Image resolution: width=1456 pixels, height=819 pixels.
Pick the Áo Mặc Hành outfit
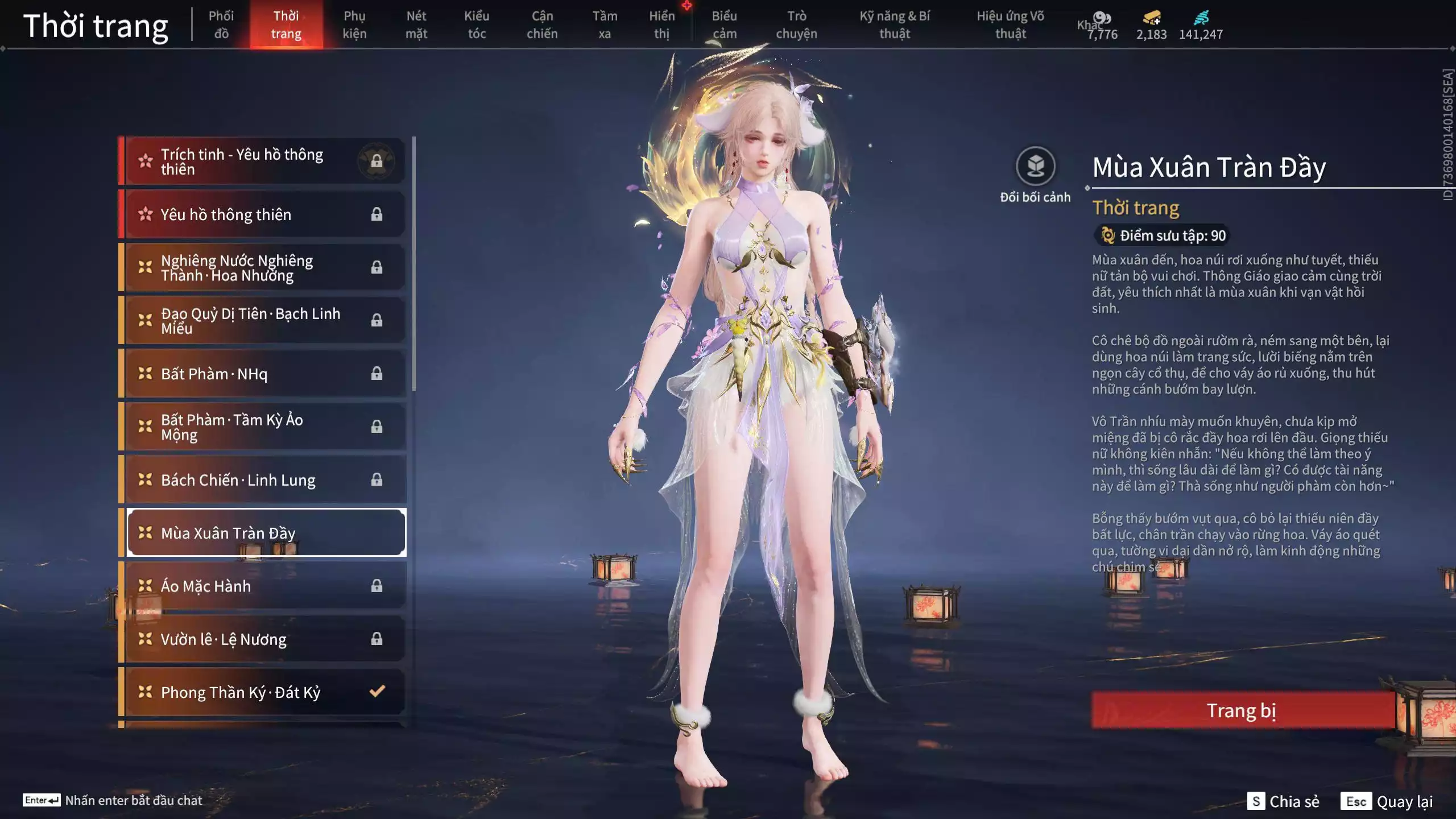point(264,586)
